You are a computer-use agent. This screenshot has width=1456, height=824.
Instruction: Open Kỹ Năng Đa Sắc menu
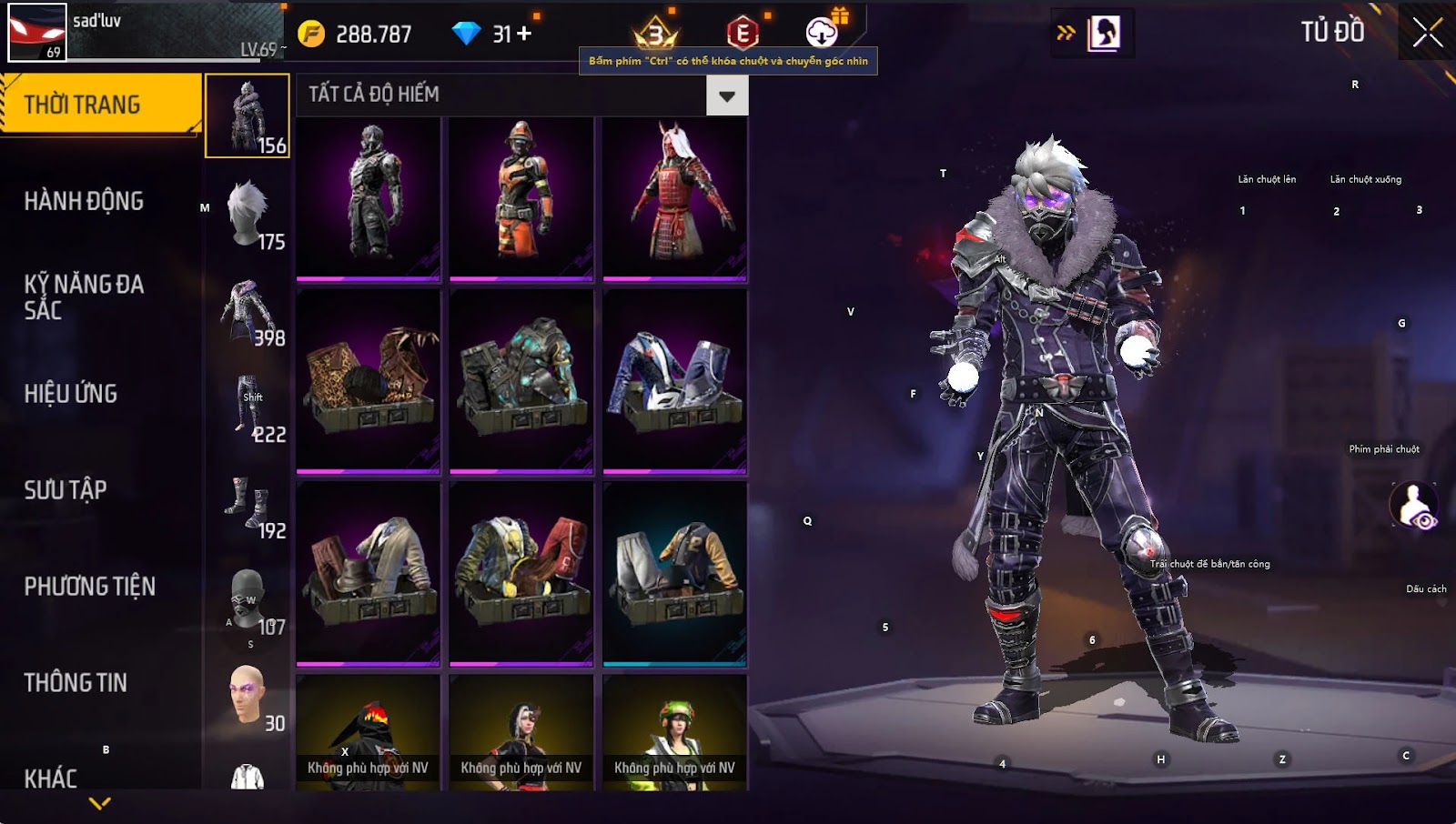(84, 296)
